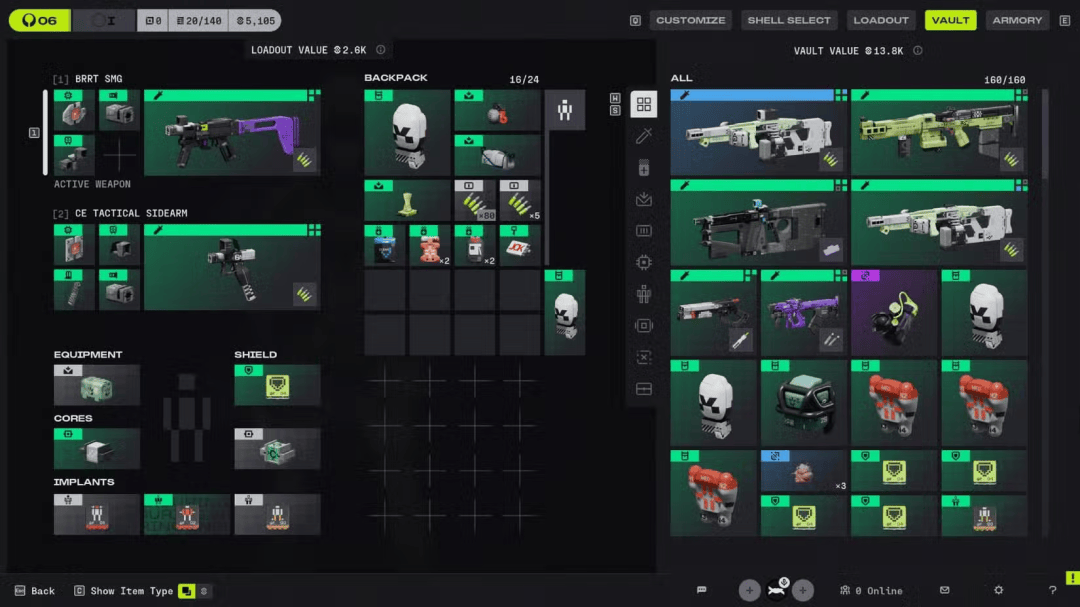Viewport: 1080px width, 607px height.
Task: Open the Loadout tab
Action: coord(881,20)
